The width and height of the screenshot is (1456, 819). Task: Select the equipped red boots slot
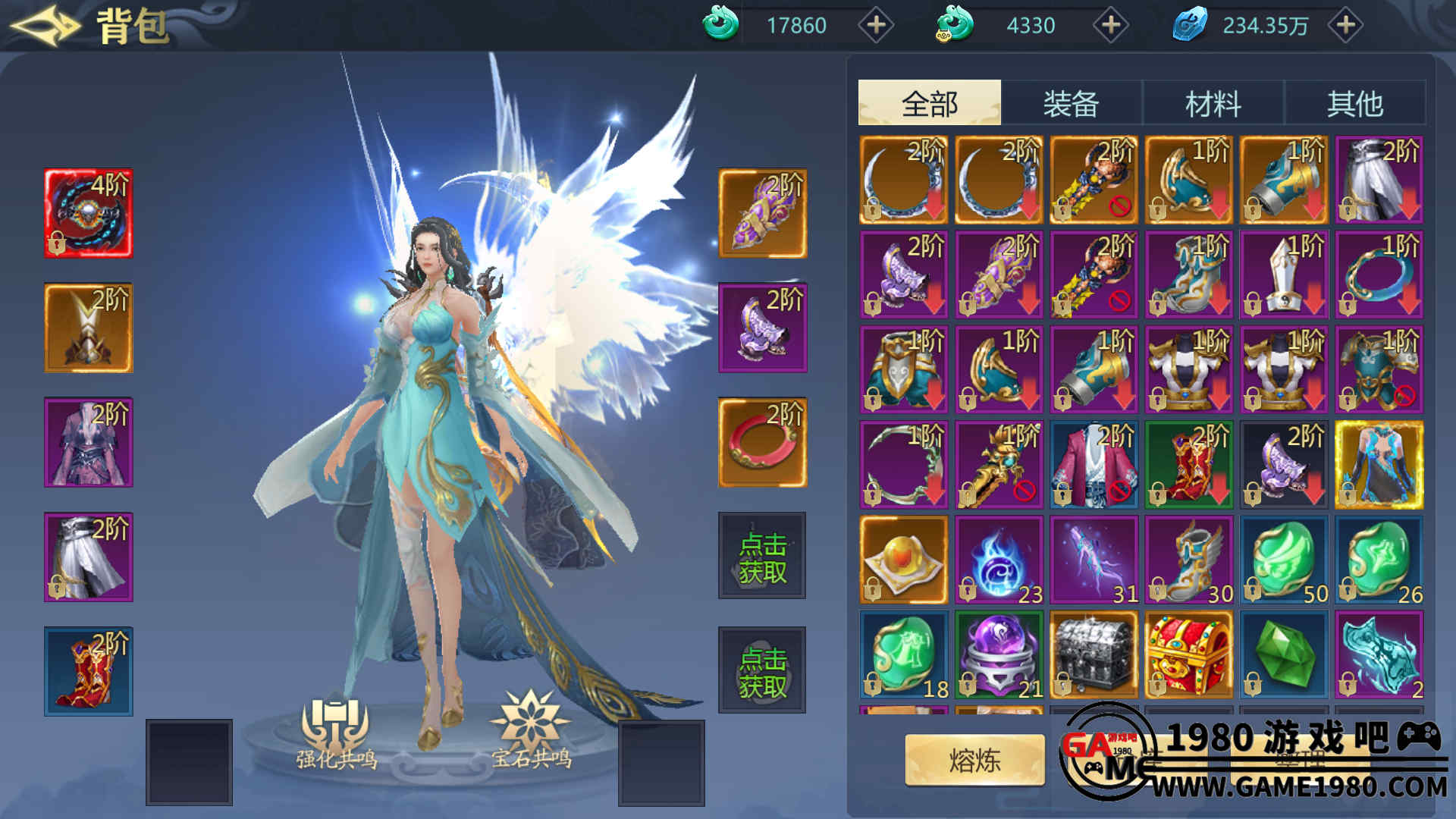click(88, 671)
